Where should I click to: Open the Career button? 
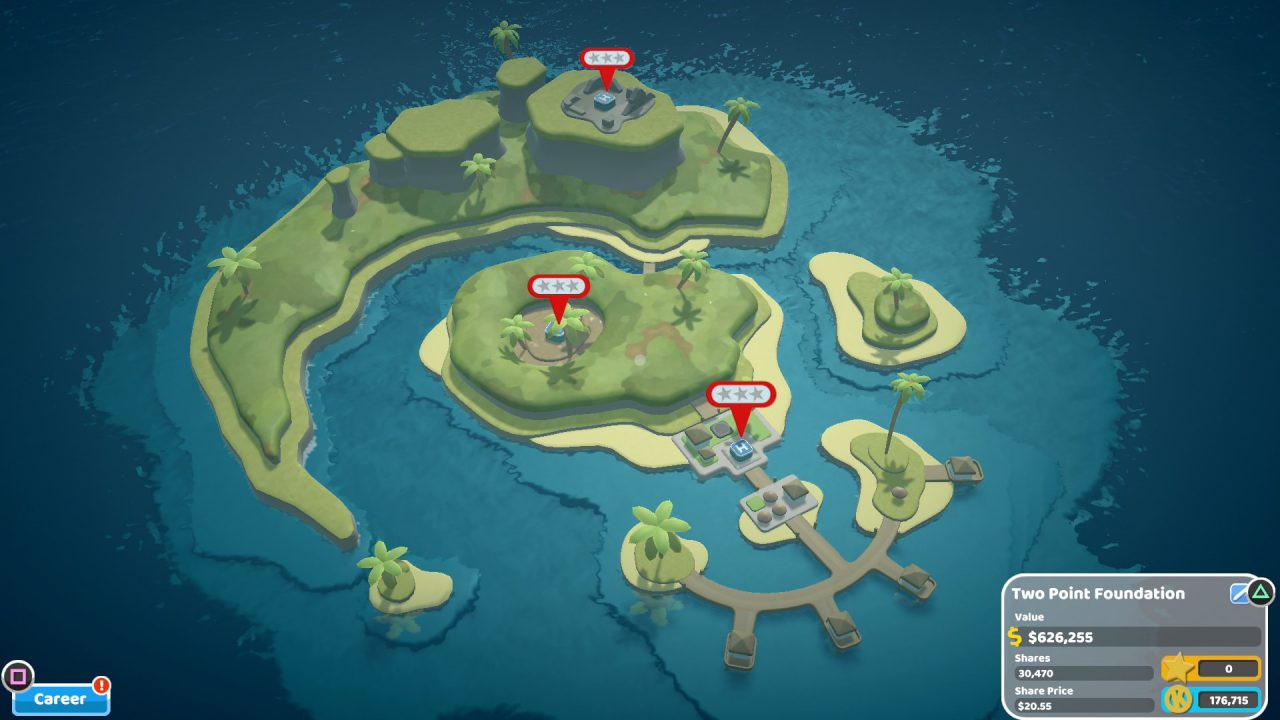[60, 699]
